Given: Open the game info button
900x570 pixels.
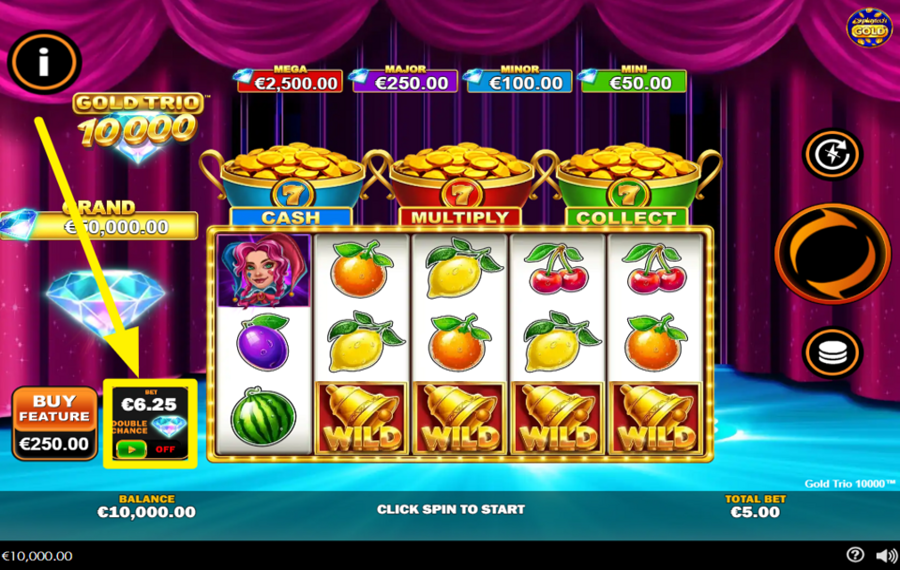Looking at the screenshot, I should 44,63.
